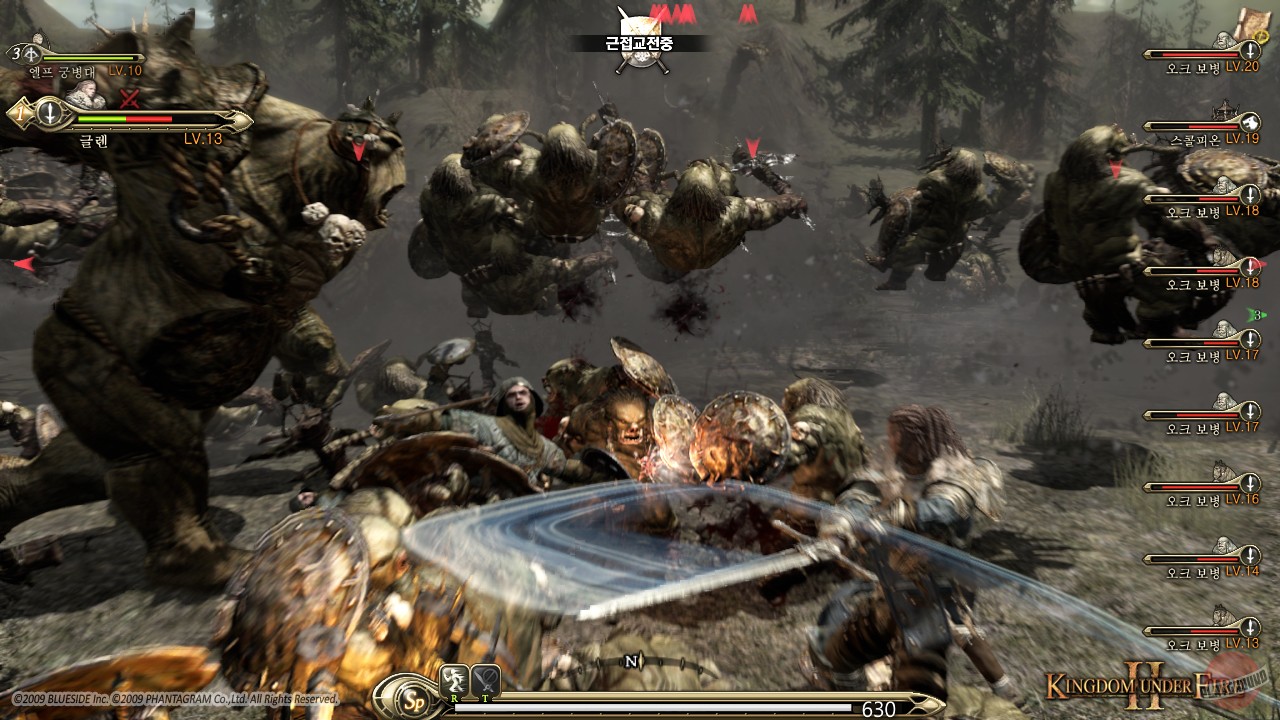Click the health bar of 오크 보병 LV.20
The width and height of the screenshot is (1280, 720).
click(1194, 54)
